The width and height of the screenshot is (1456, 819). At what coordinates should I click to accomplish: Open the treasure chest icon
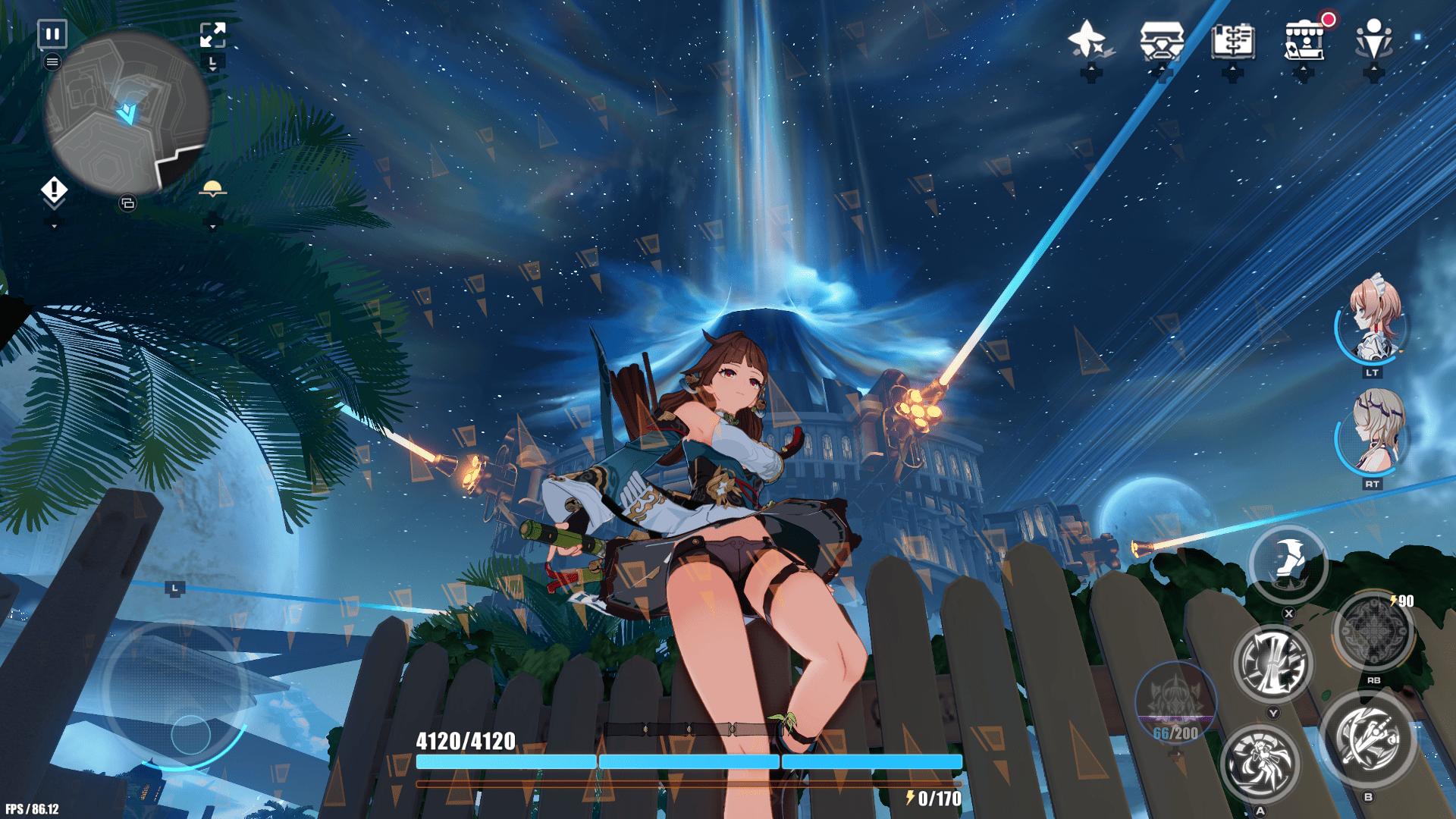(x=1162, y=39)
